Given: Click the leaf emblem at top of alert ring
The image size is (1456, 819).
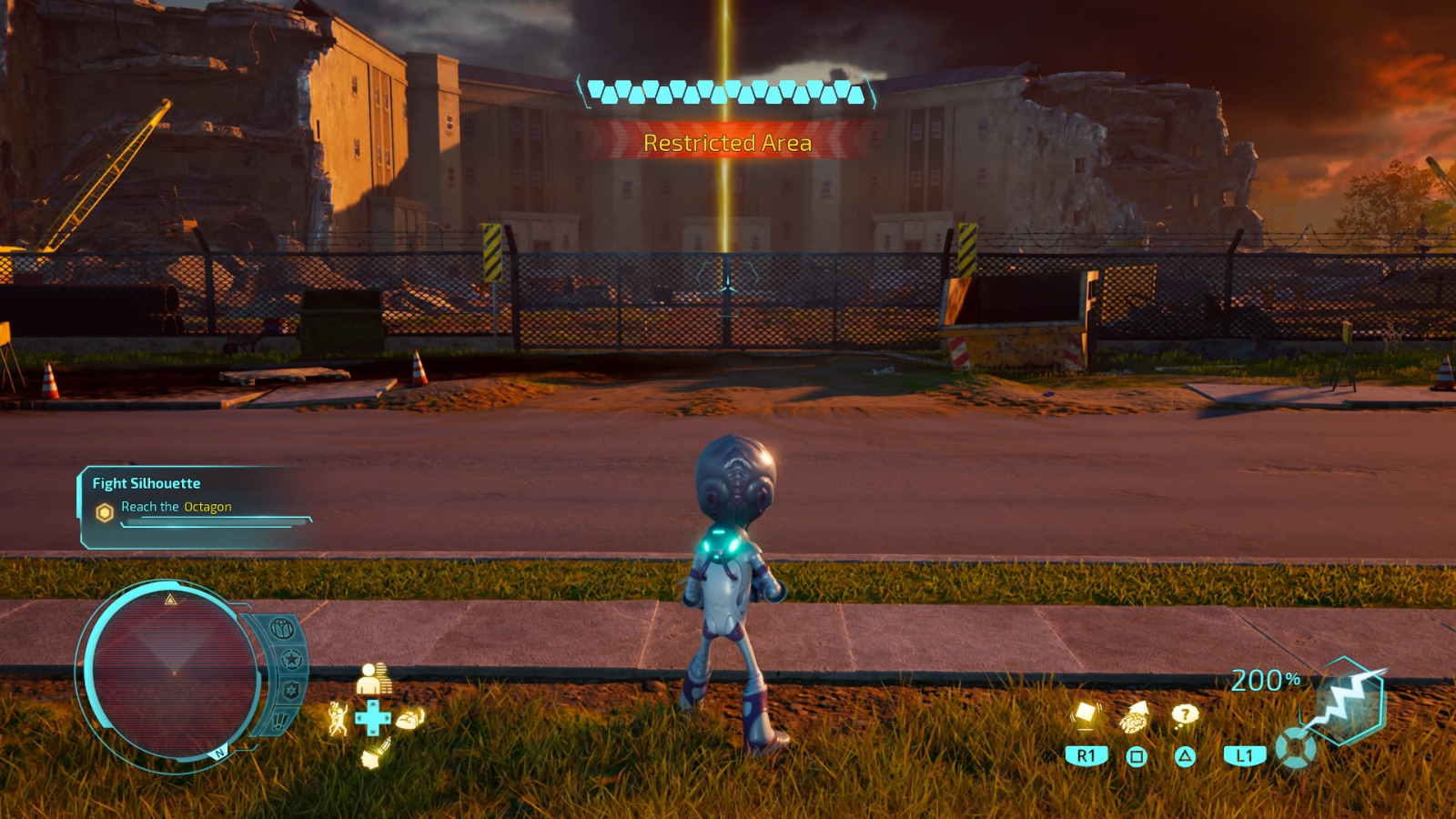Looking at the screenshot, I should [281, 628].
